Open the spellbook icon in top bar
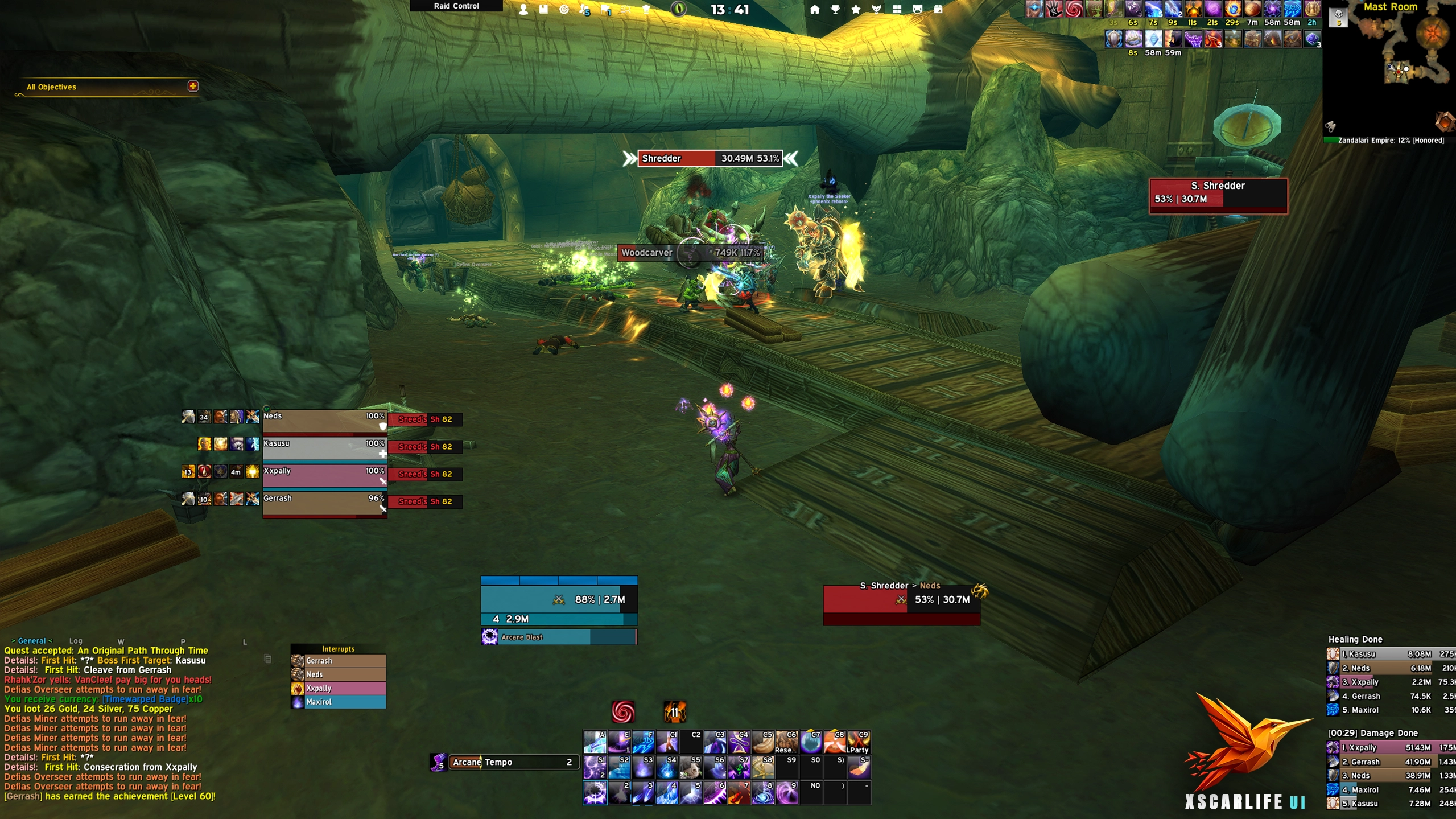Image resolution: width=1456 pixels, height=819 pixels. (x=543, y=10)
